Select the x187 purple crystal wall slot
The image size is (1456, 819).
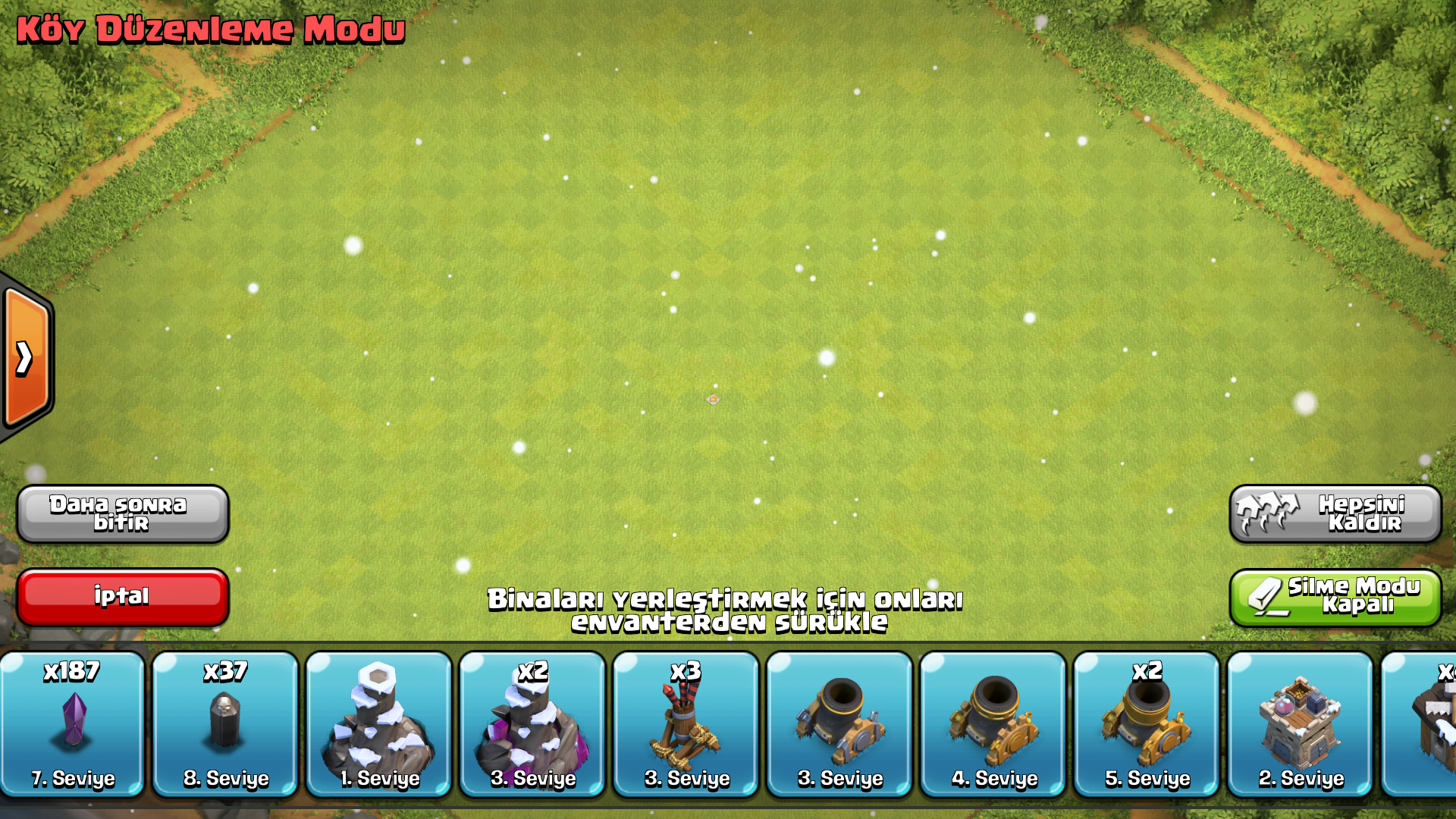click(x=73, y=724)
